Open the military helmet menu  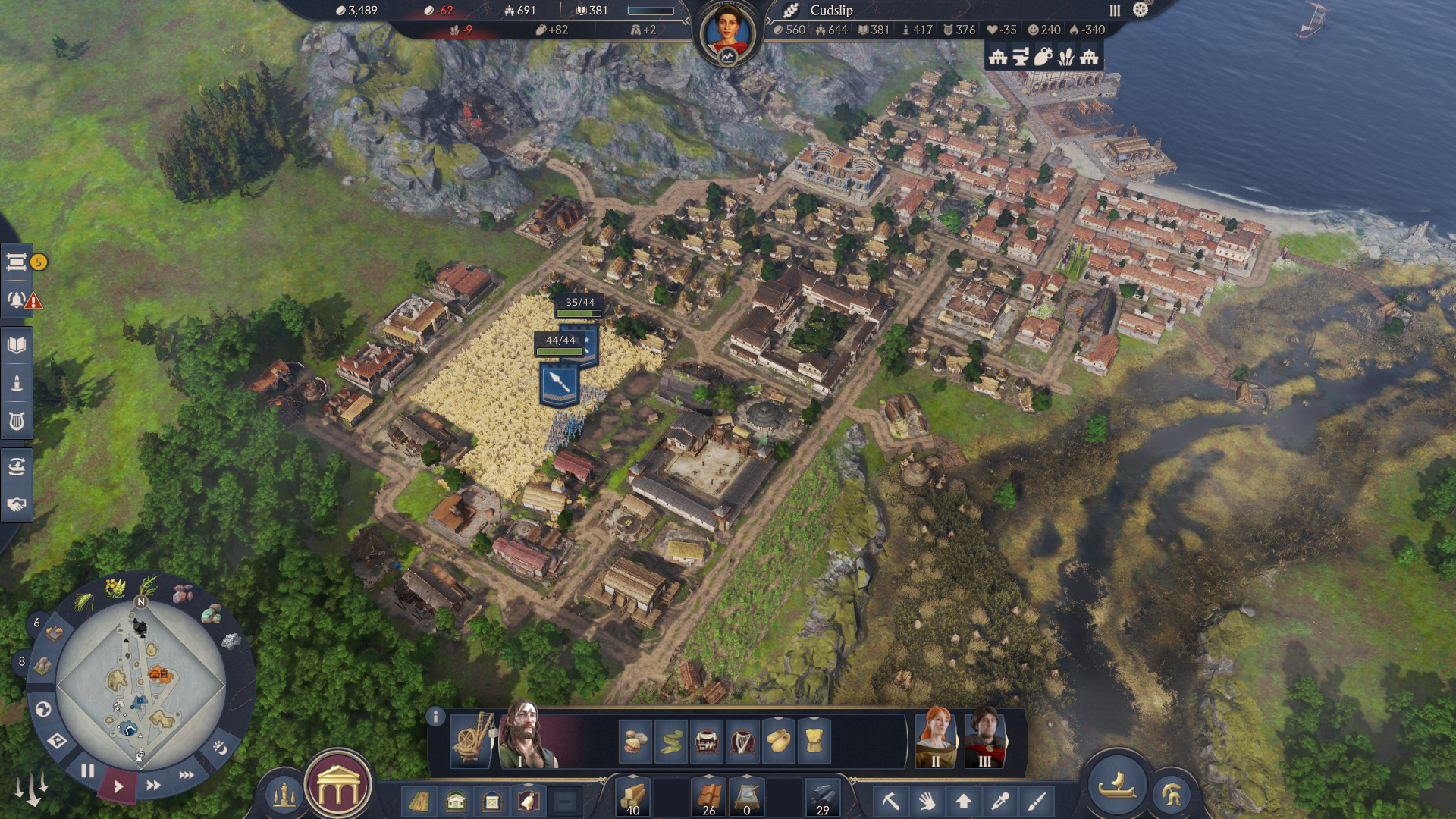1171,795
